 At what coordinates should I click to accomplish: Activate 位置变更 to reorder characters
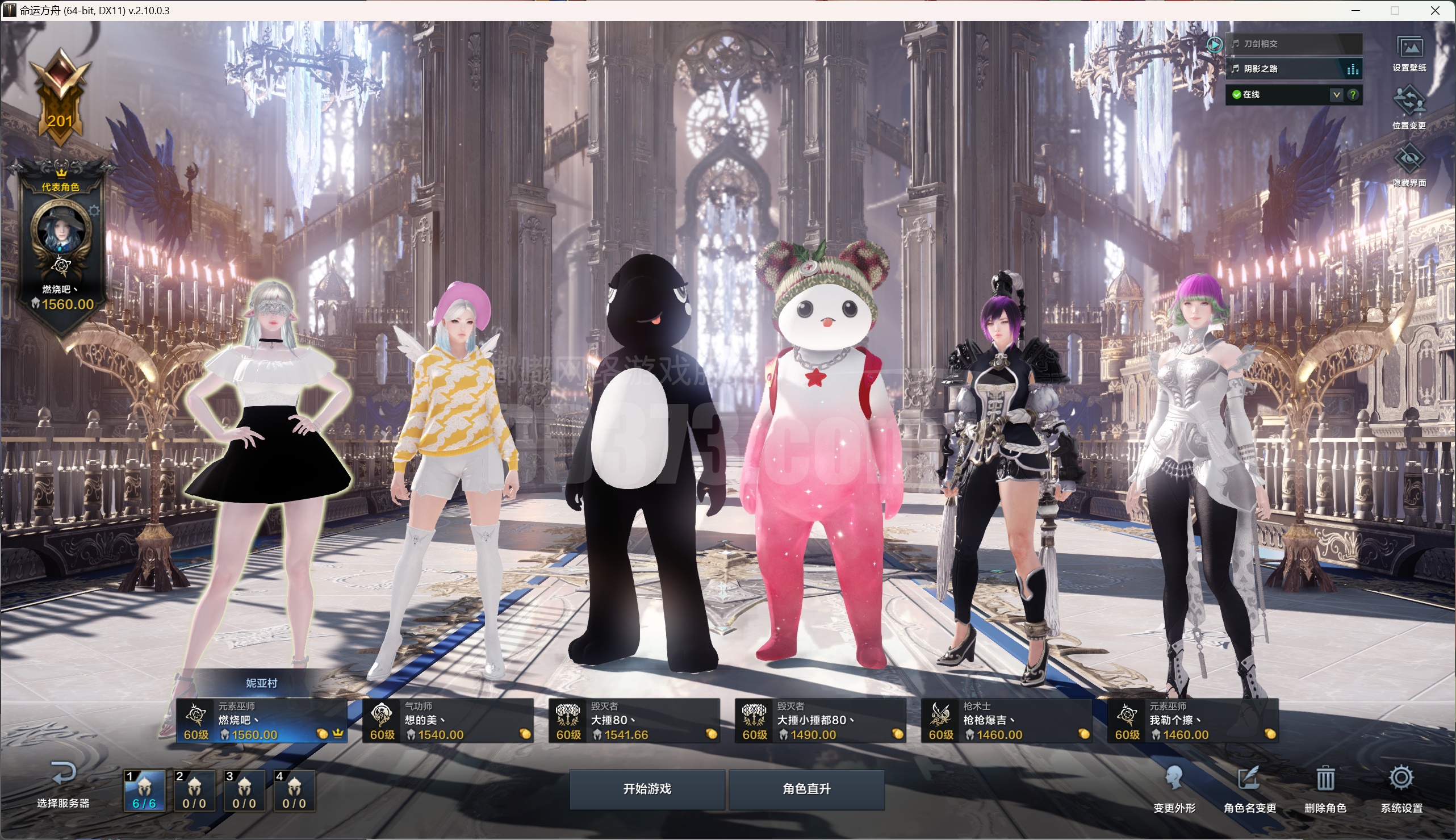[x=1409, y=108]
